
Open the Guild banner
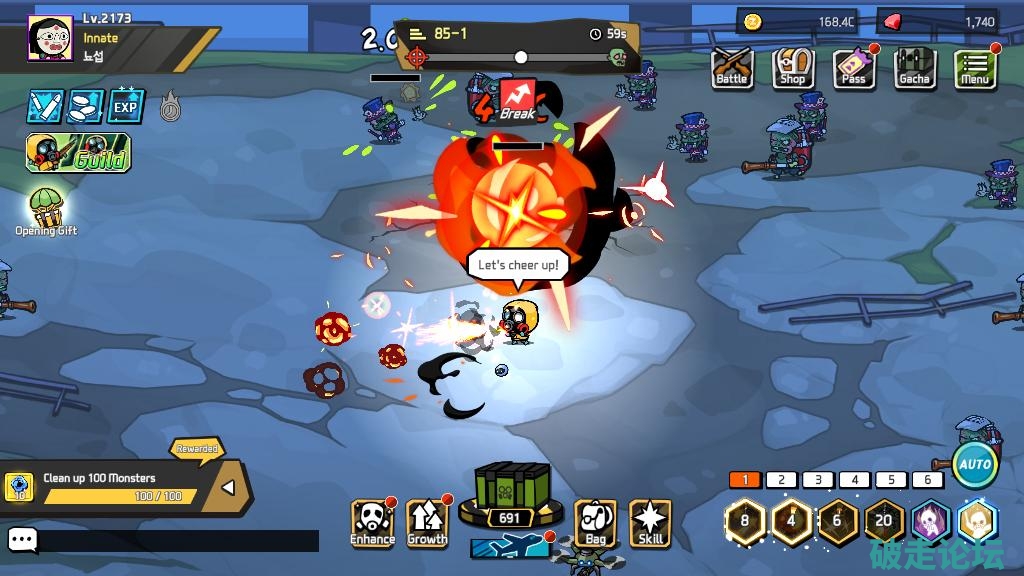point(78,152)
